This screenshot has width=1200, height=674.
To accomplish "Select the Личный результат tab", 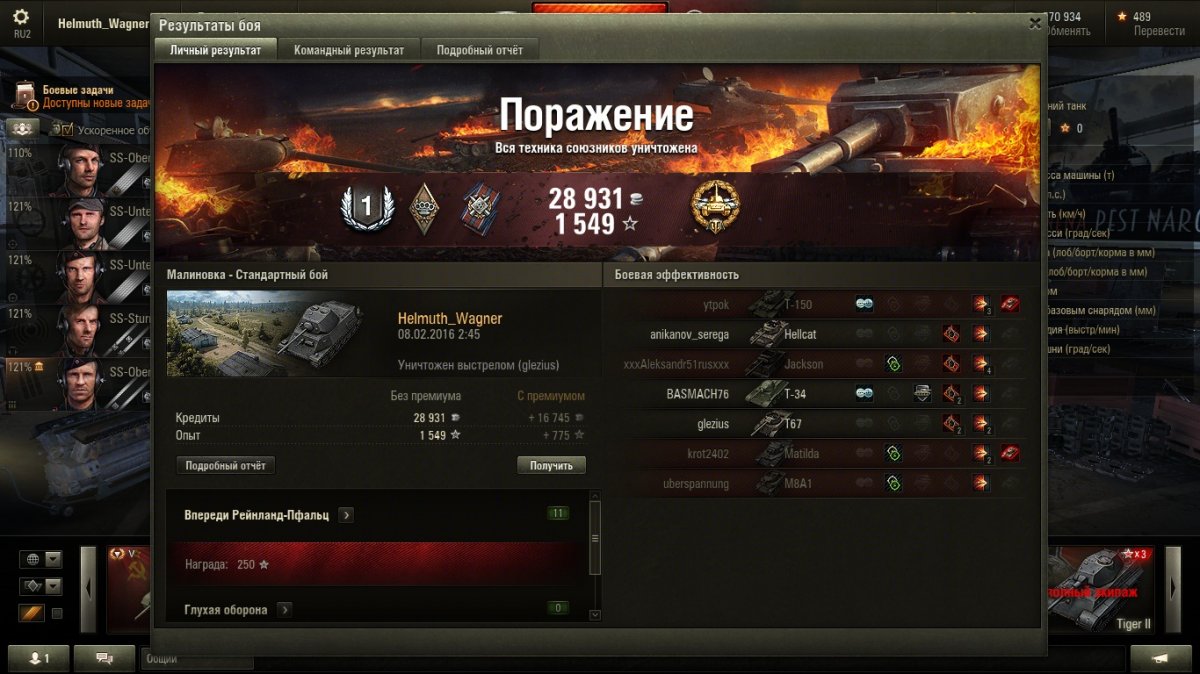I will [x=215, y=50].
